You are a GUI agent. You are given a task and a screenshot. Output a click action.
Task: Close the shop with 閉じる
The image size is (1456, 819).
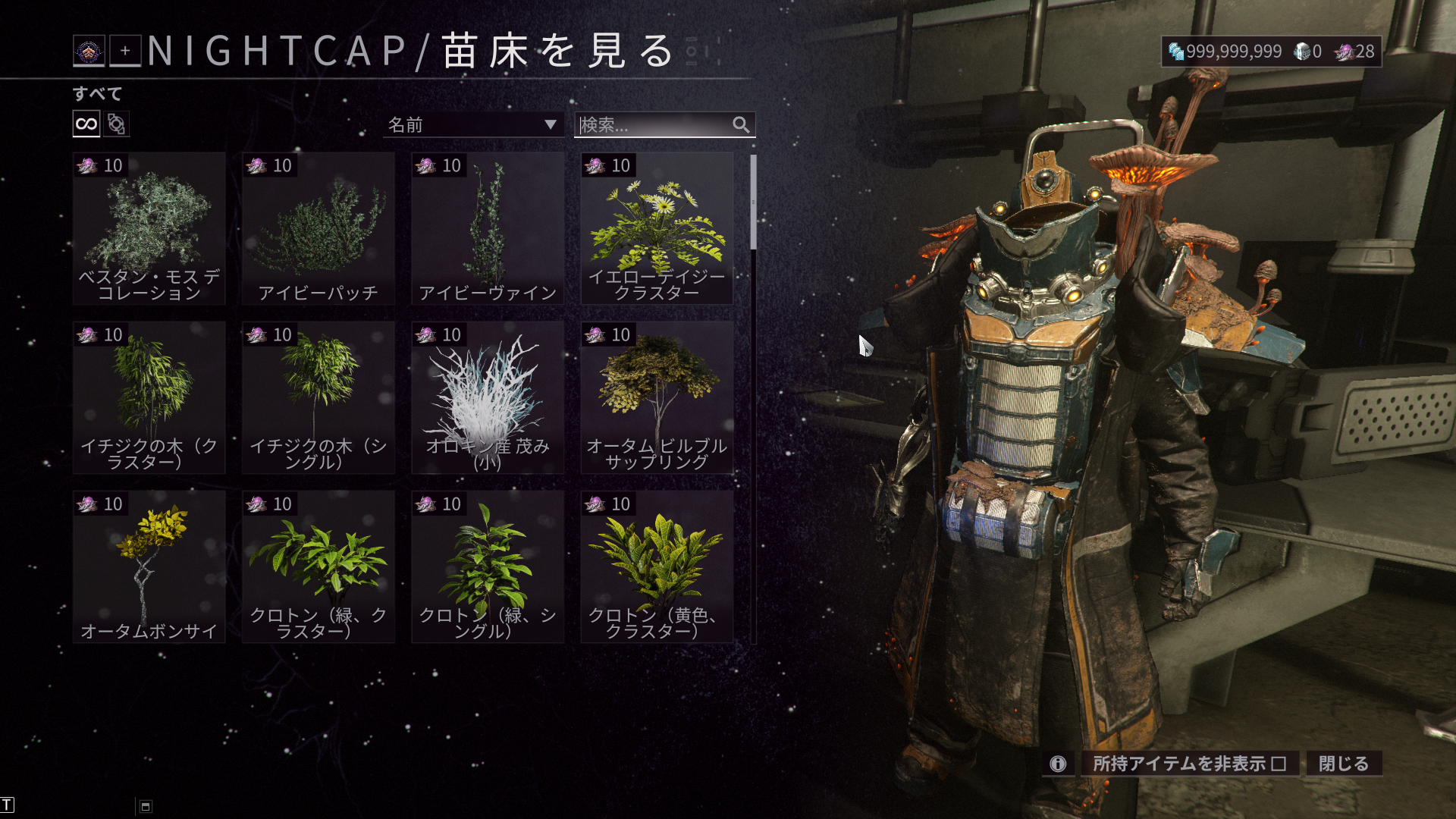coord(1343,764)
